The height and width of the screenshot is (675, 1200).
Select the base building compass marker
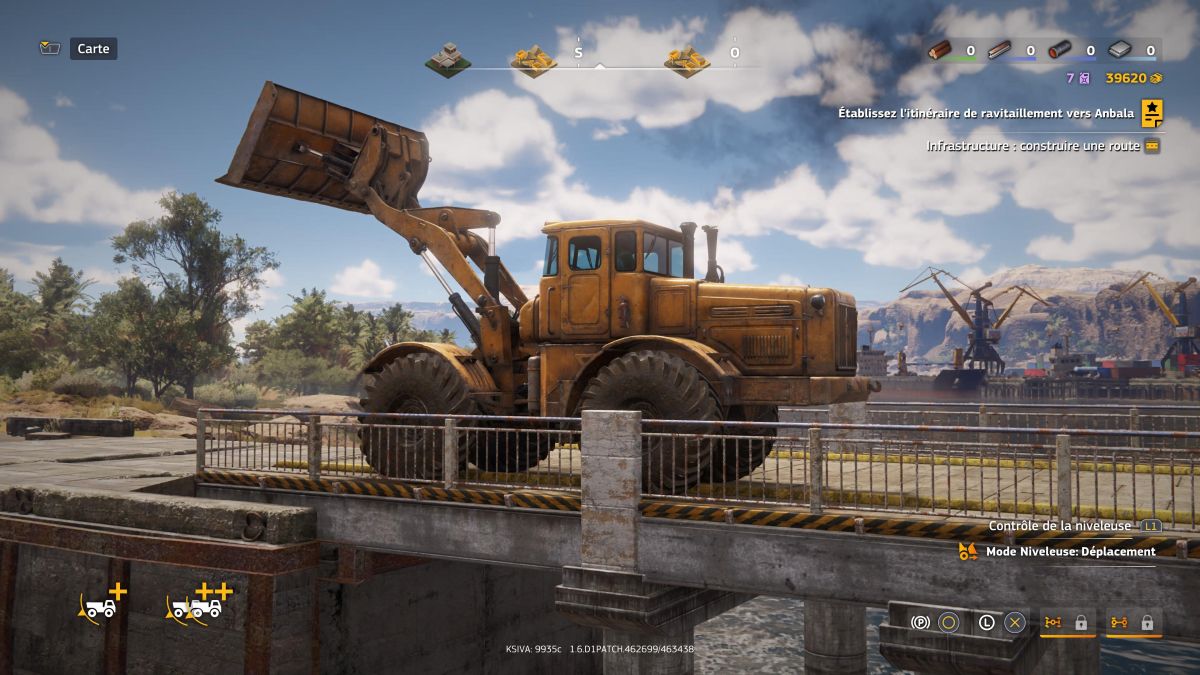point(447,60)
